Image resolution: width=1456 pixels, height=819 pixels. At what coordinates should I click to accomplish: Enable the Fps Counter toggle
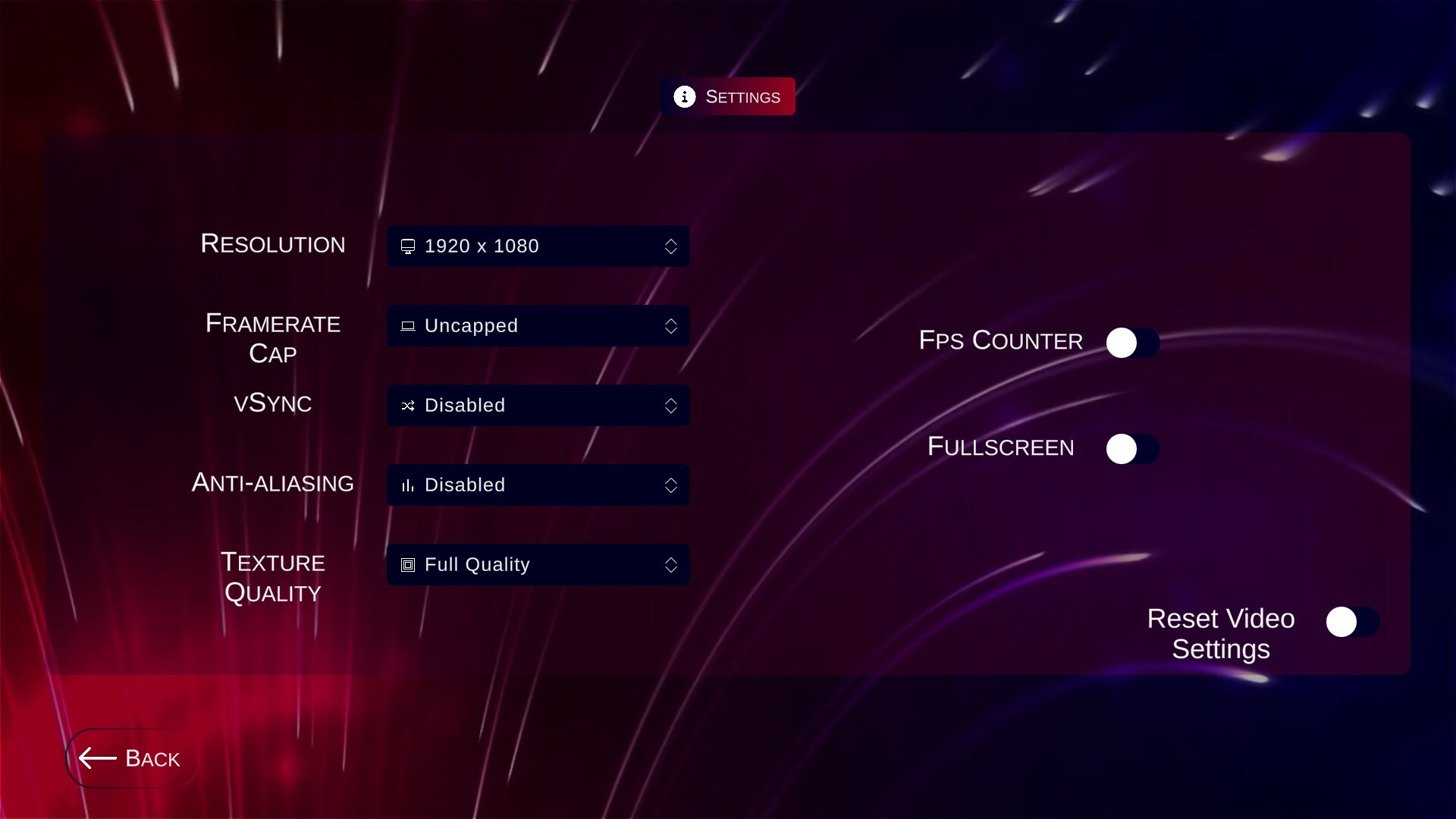point(1132,342)
